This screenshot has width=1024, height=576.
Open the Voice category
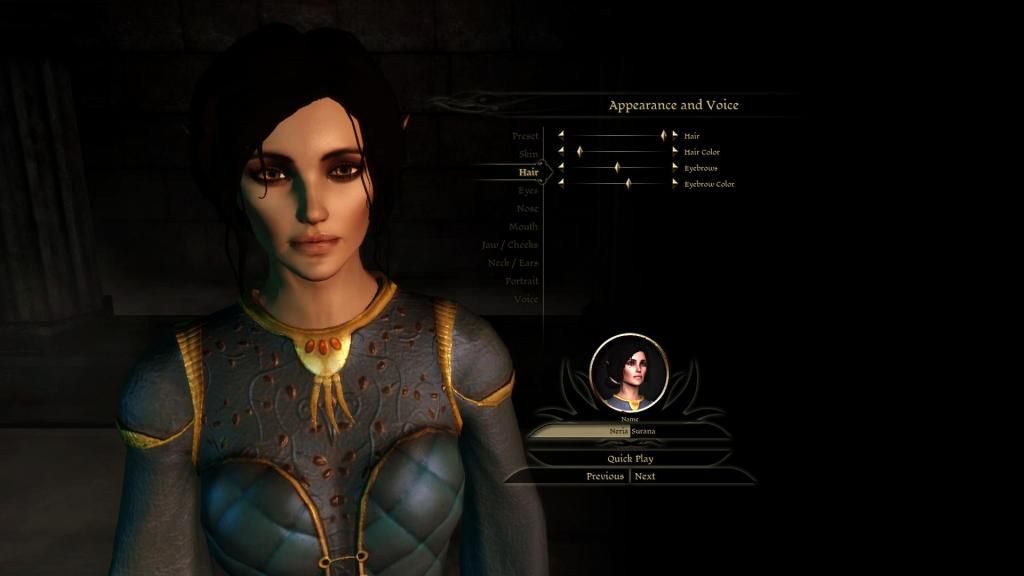(x=526, y=299)
